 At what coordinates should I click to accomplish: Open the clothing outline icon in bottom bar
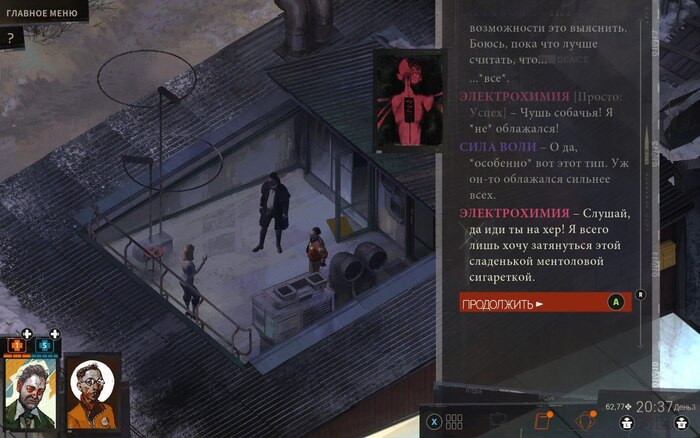click(496, 421)
